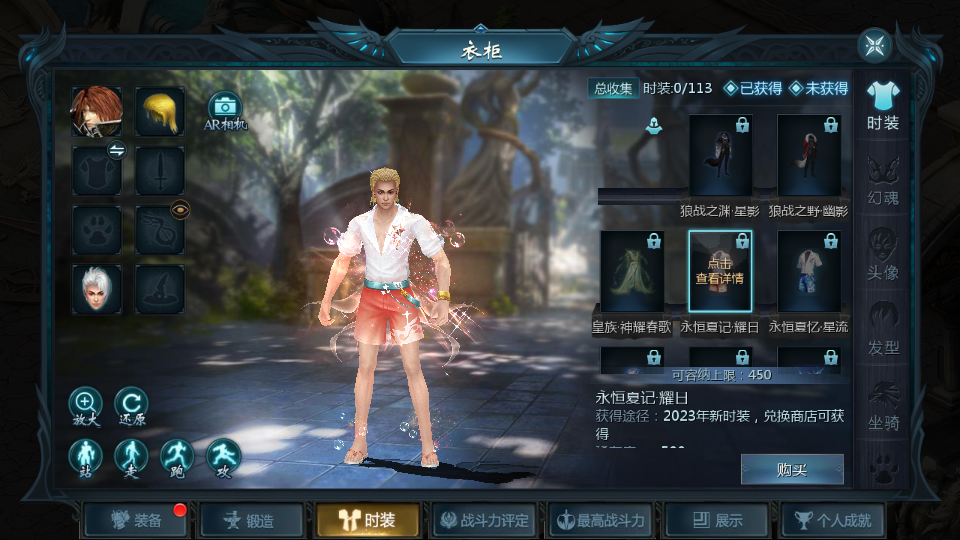The width and height of the screenshot is (960, 540).
Task: Click the 购买 purchase button
Action: (792, 469)
